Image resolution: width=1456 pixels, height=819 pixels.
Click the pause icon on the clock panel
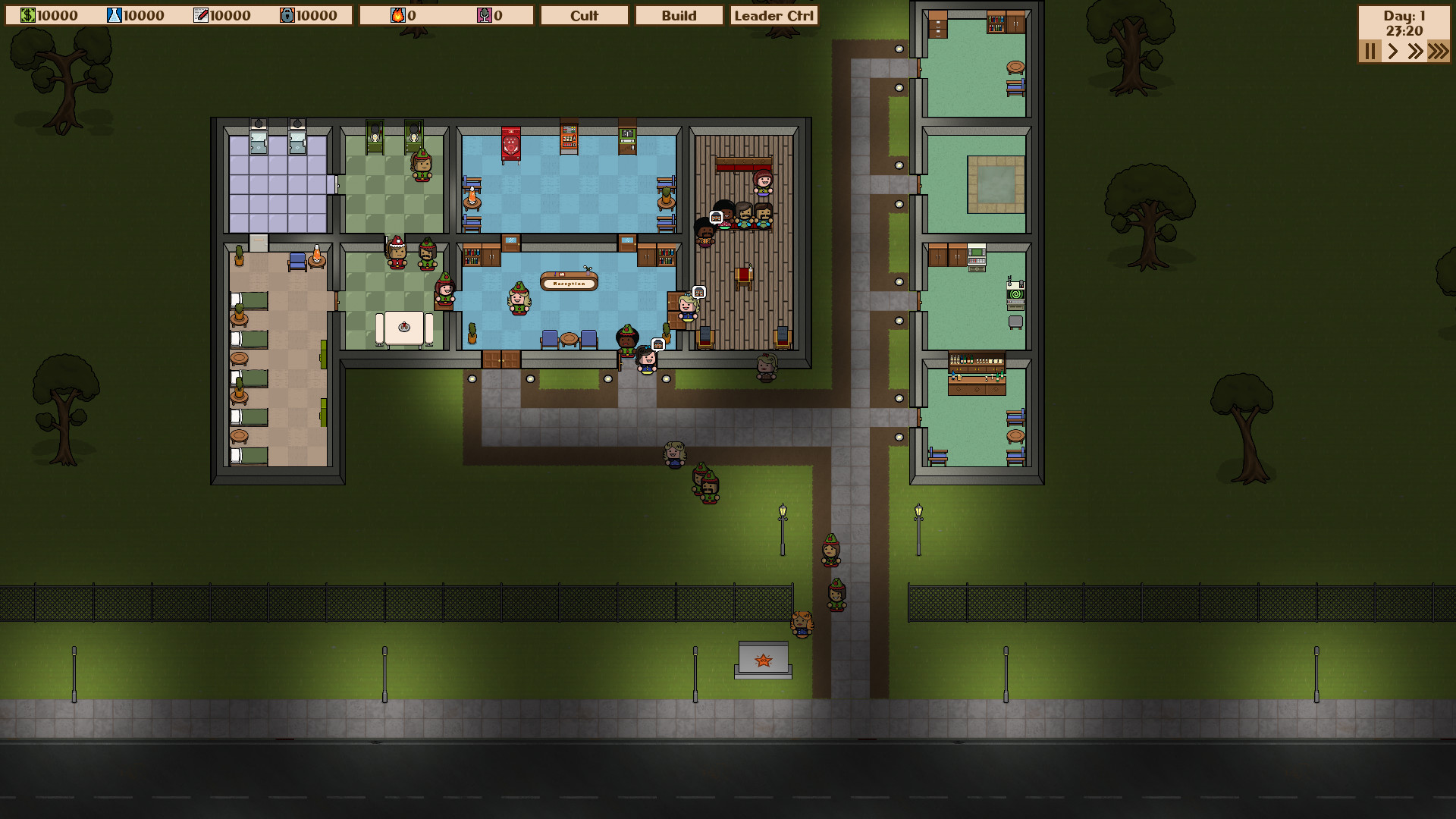pos(1369,52)
